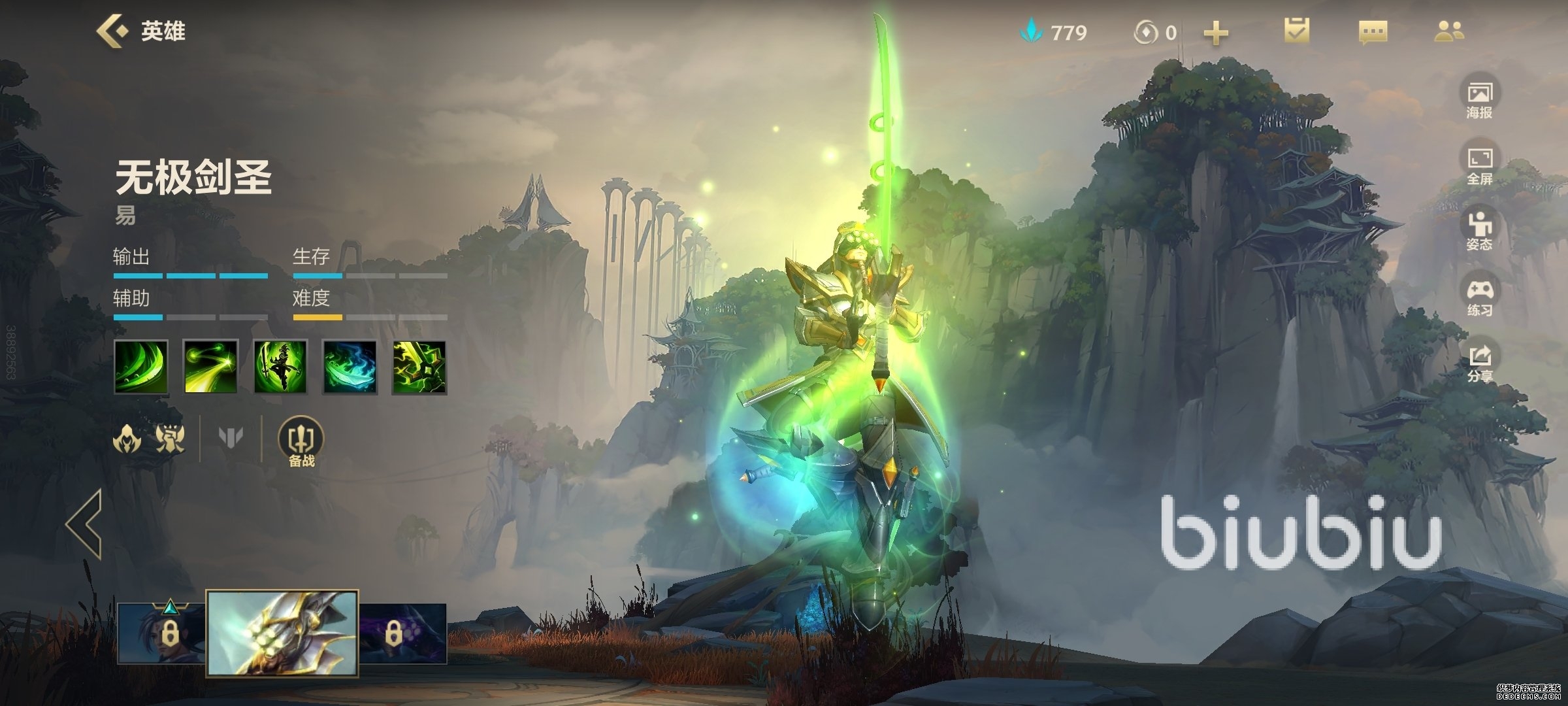
Task: Change hero pose with 姿态
Action: coord(1480,231)
